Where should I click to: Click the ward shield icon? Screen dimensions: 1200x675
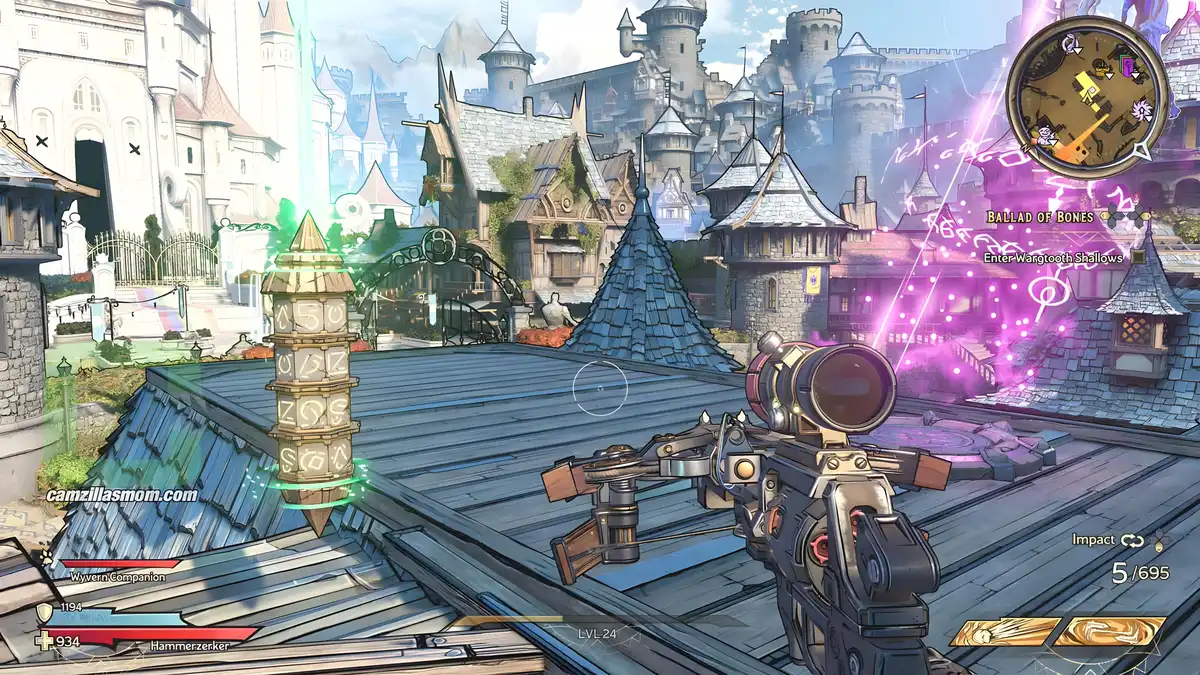(44, 611)
